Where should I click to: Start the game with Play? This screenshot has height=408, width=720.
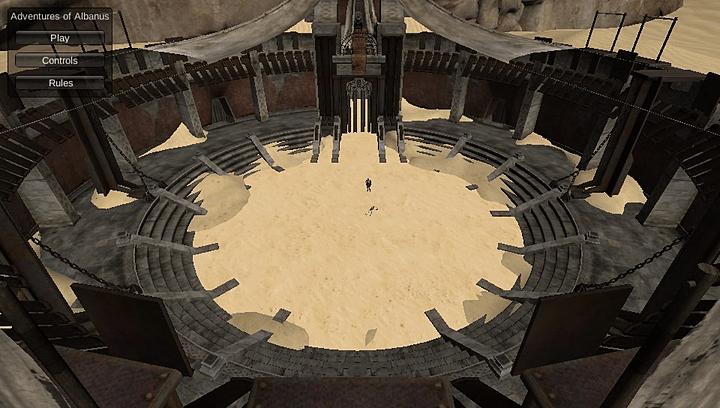pos(60,38)
